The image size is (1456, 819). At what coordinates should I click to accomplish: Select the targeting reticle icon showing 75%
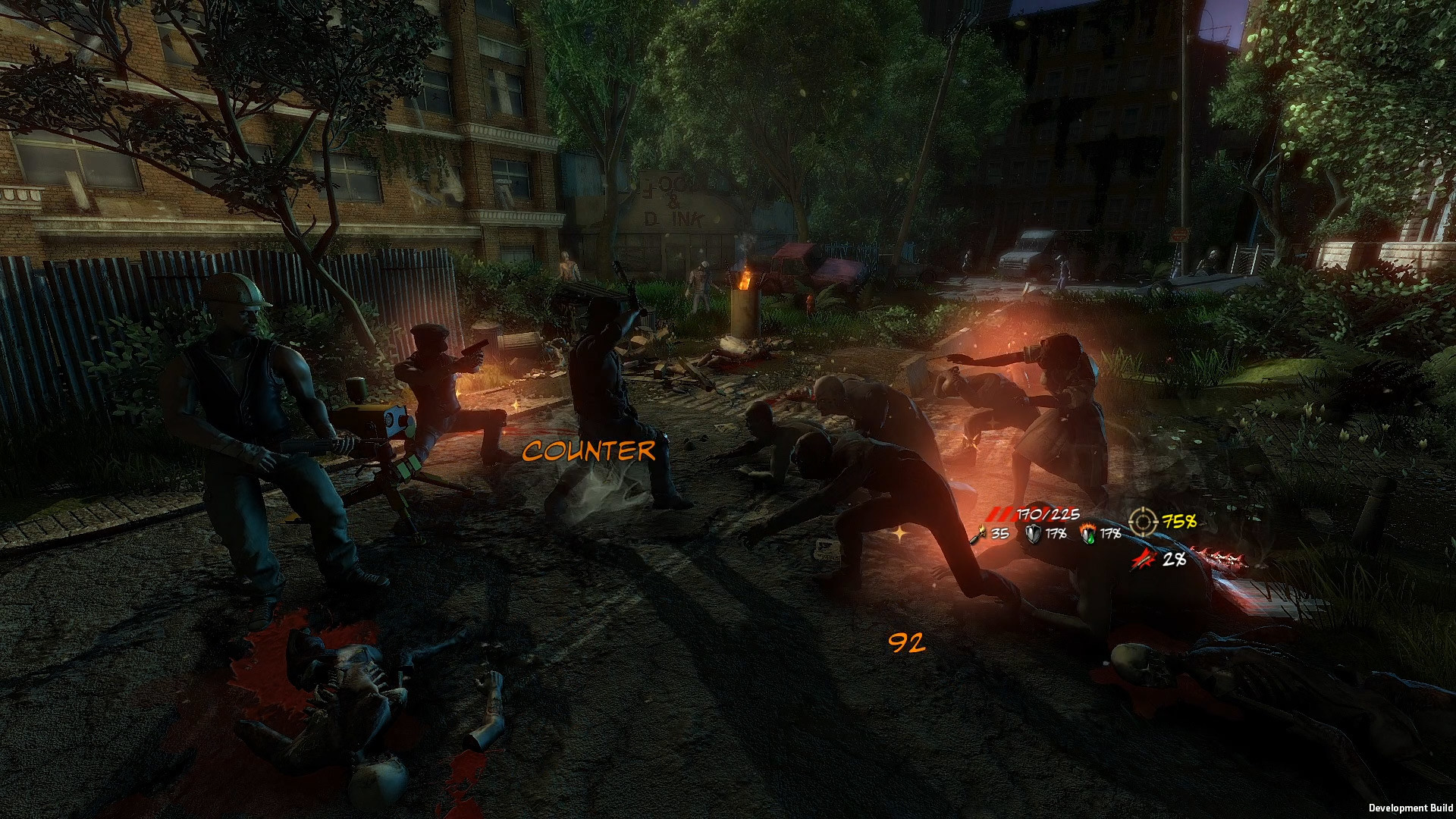[1141, 522]
